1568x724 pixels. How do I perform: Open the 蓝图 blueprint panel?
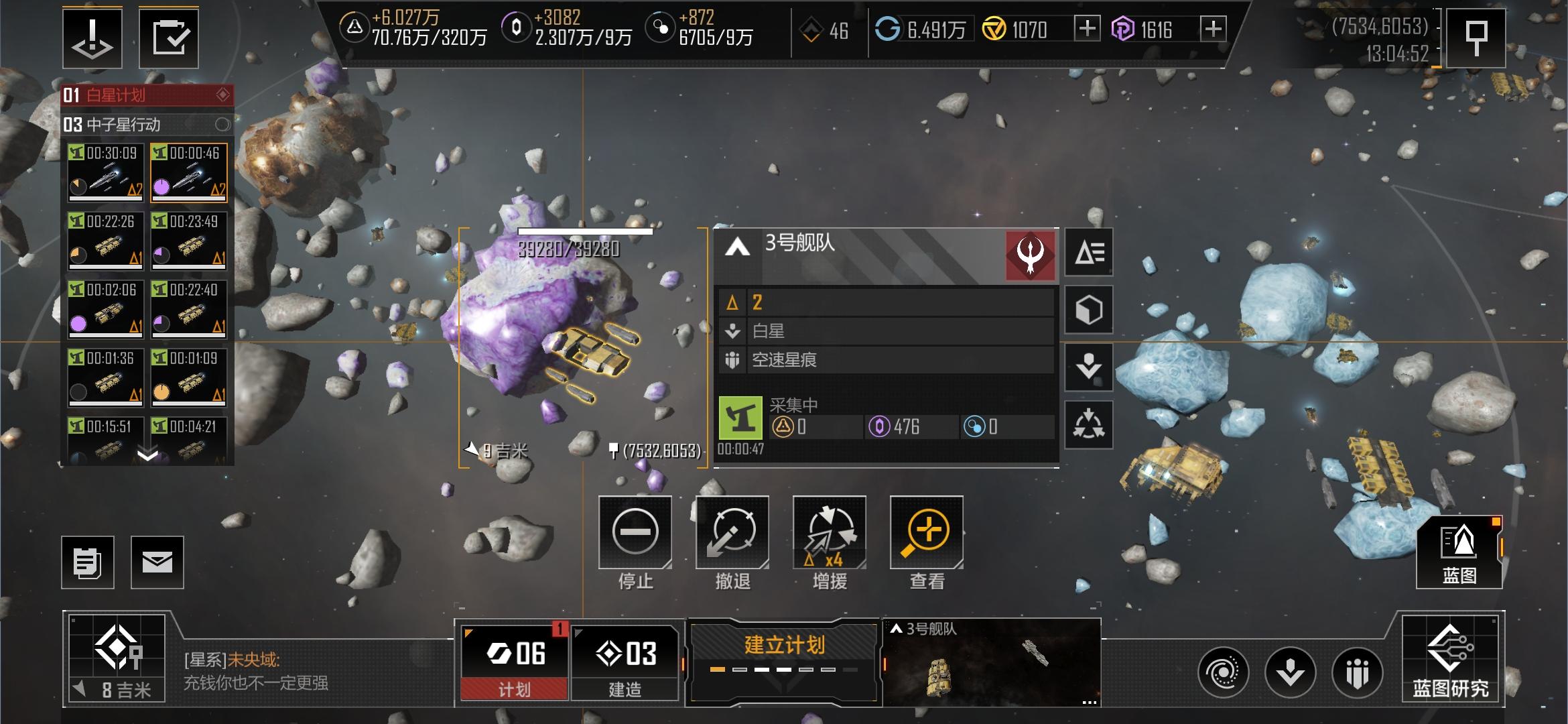coord(1459,554)
